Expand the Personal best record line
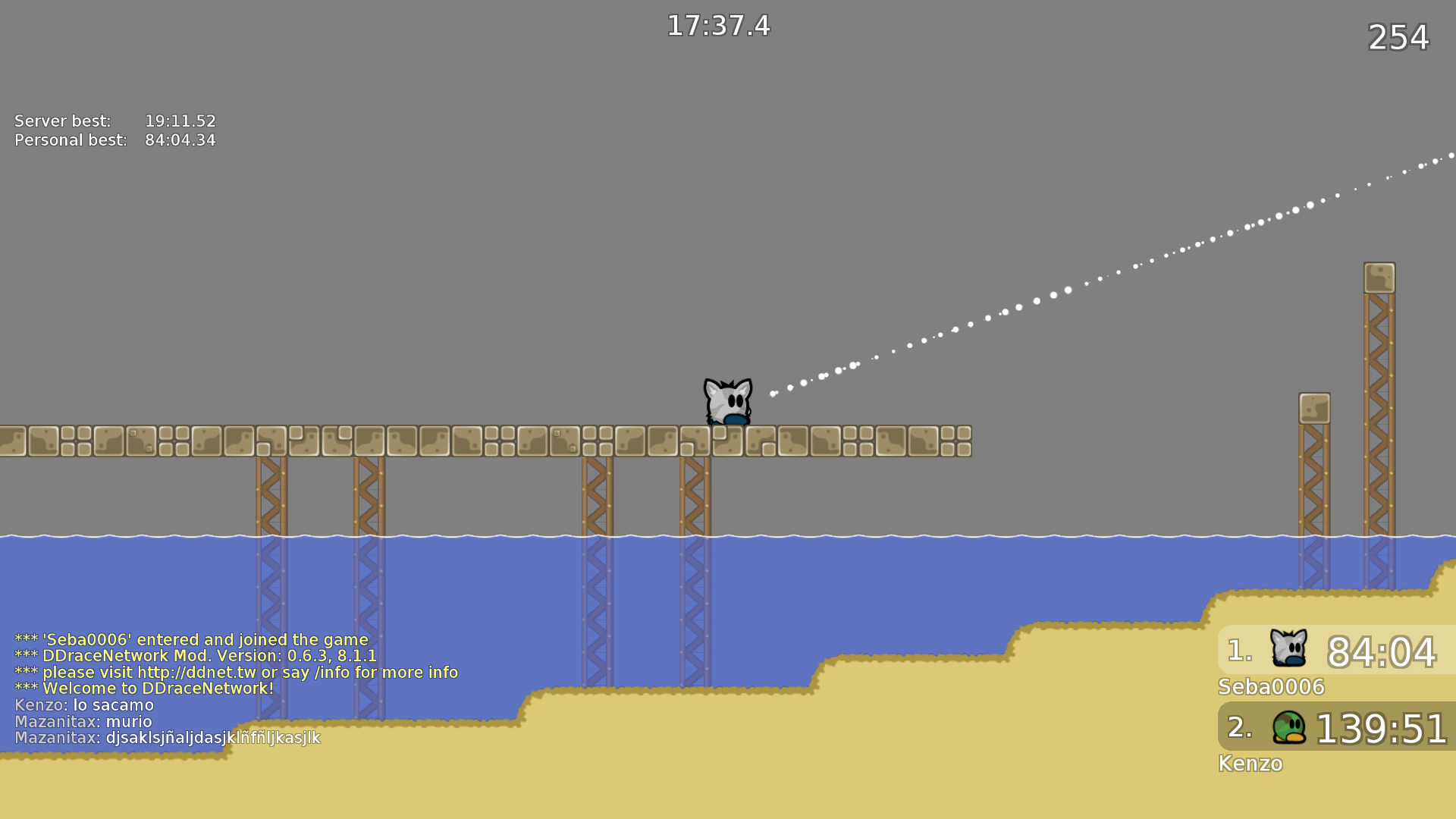The height and width of the screenshot is (819, 1456). coord(114,140)
